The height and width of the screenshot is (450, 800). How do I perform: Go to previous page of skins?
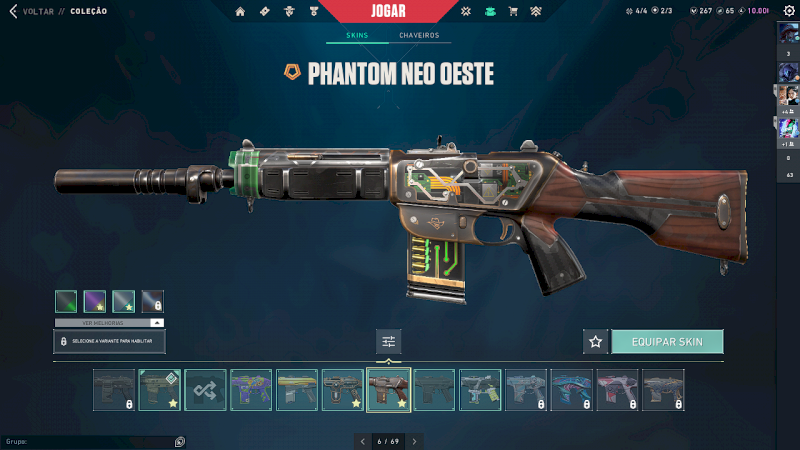tap(362, 440)
